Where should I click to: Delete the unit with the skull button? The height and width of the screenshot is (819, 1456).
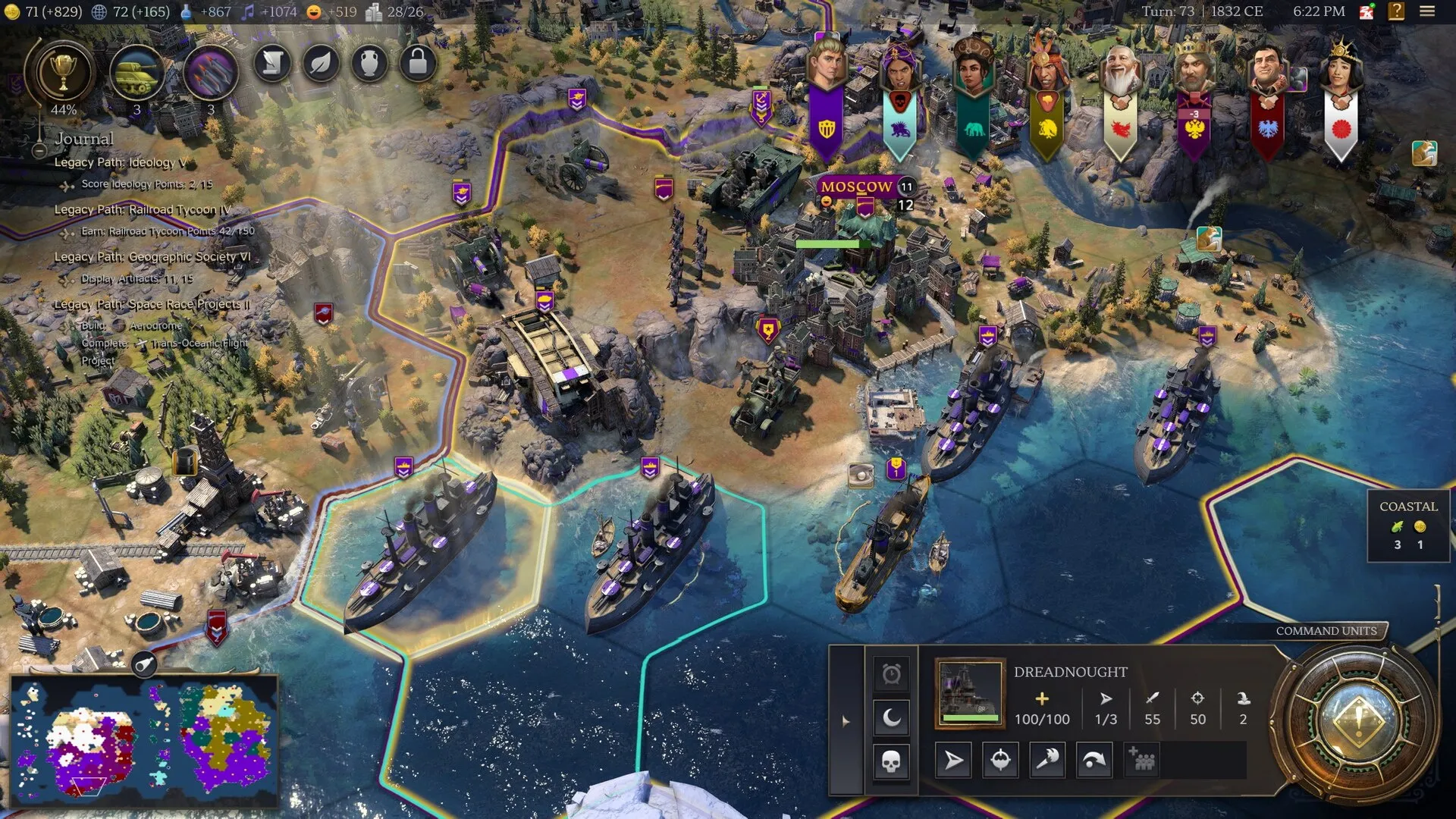[891, 760]
